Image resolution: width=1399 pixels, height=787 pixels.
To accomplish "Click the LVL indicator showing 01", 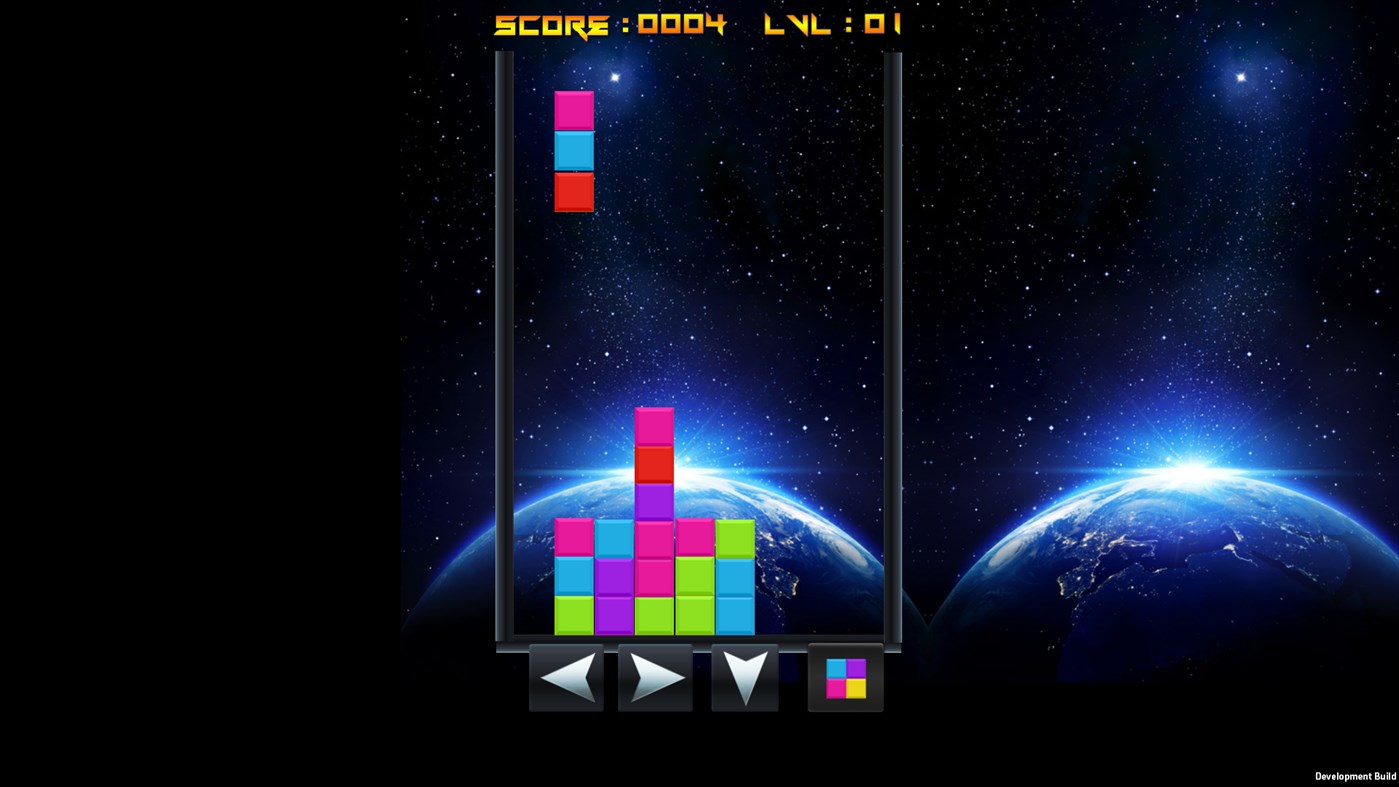I will (x=833, y=24).
